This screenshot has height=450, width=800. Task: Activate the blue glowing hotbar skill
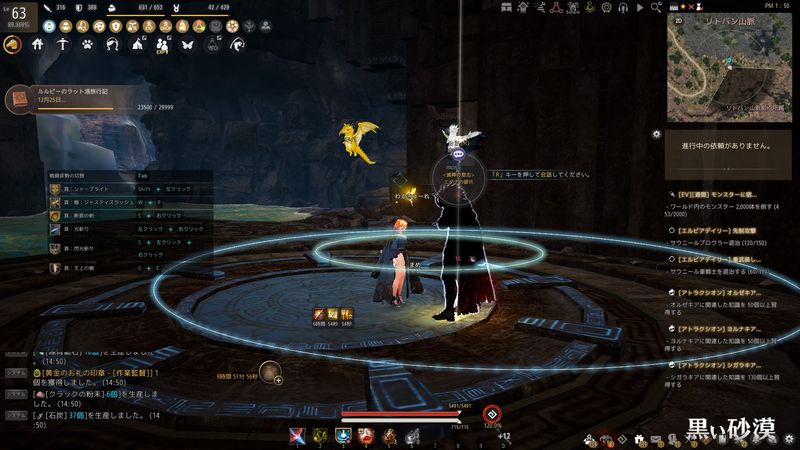[343, 435]
